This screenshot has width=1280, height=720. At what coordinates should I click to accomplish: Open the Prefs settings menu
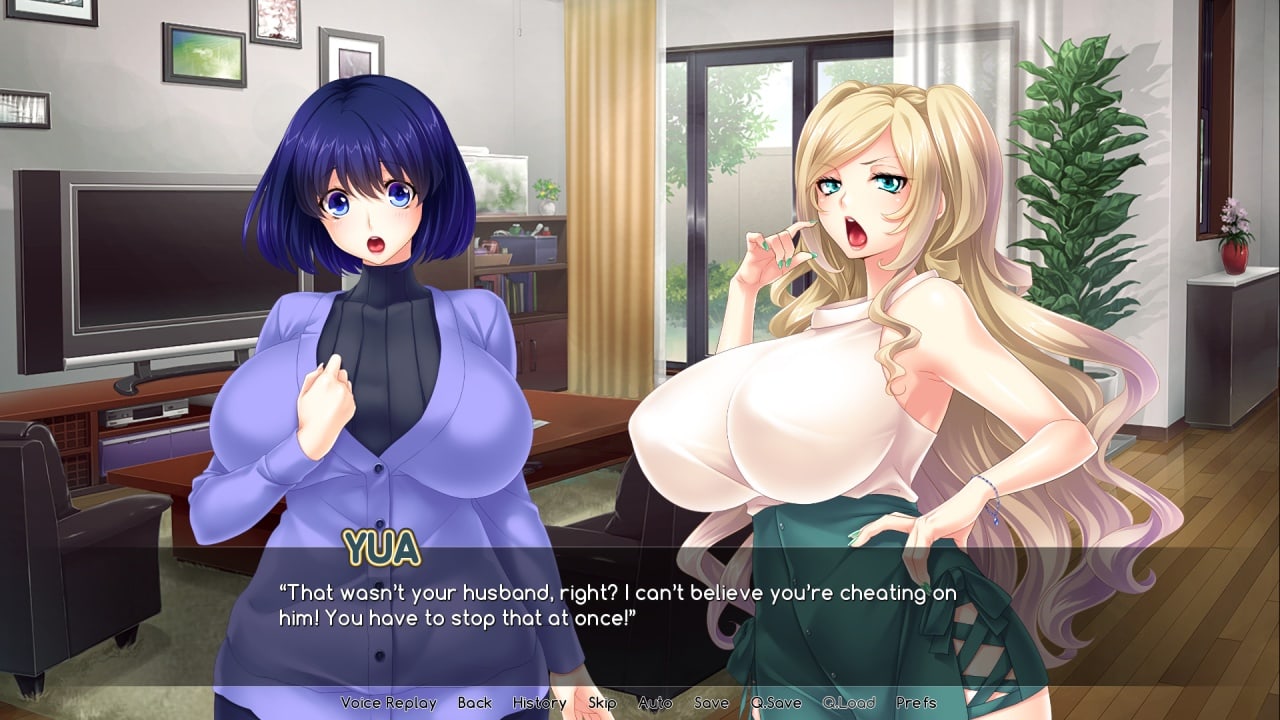click(916, 703)
